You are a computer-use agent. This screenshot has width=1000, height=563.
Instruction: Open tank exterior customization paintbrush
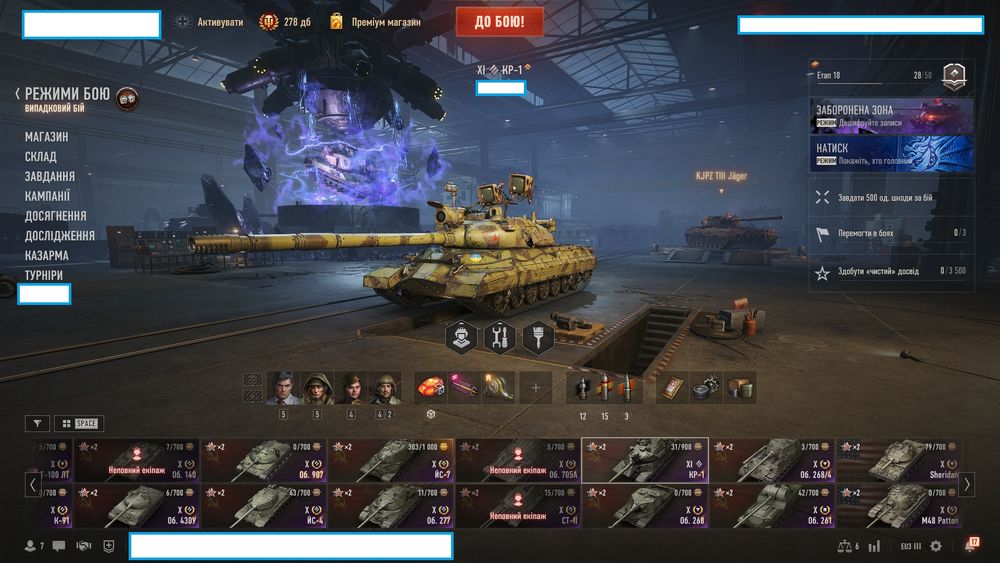pos(538,337)
